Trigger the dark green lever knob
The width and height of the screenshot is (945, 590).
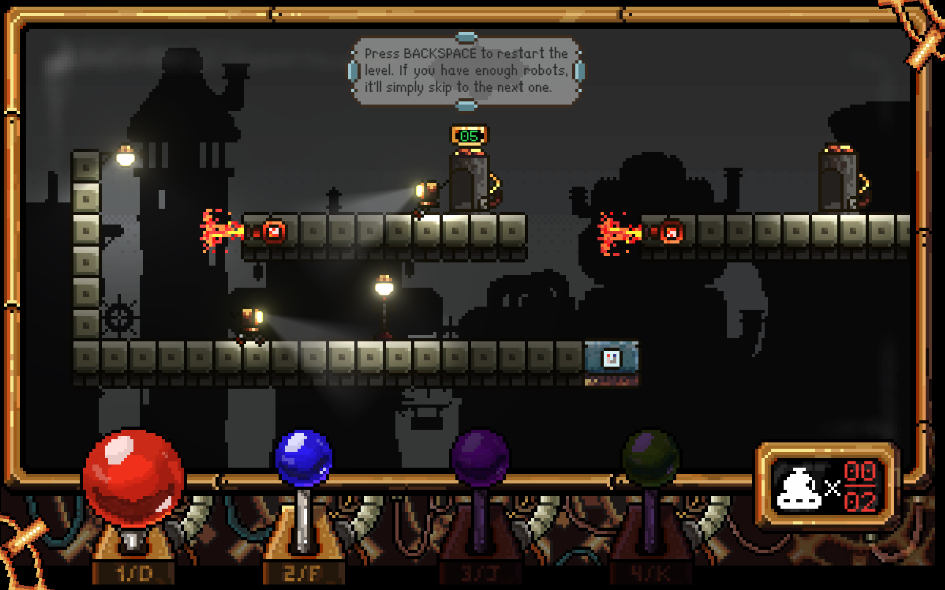click(x=651, y=460)
